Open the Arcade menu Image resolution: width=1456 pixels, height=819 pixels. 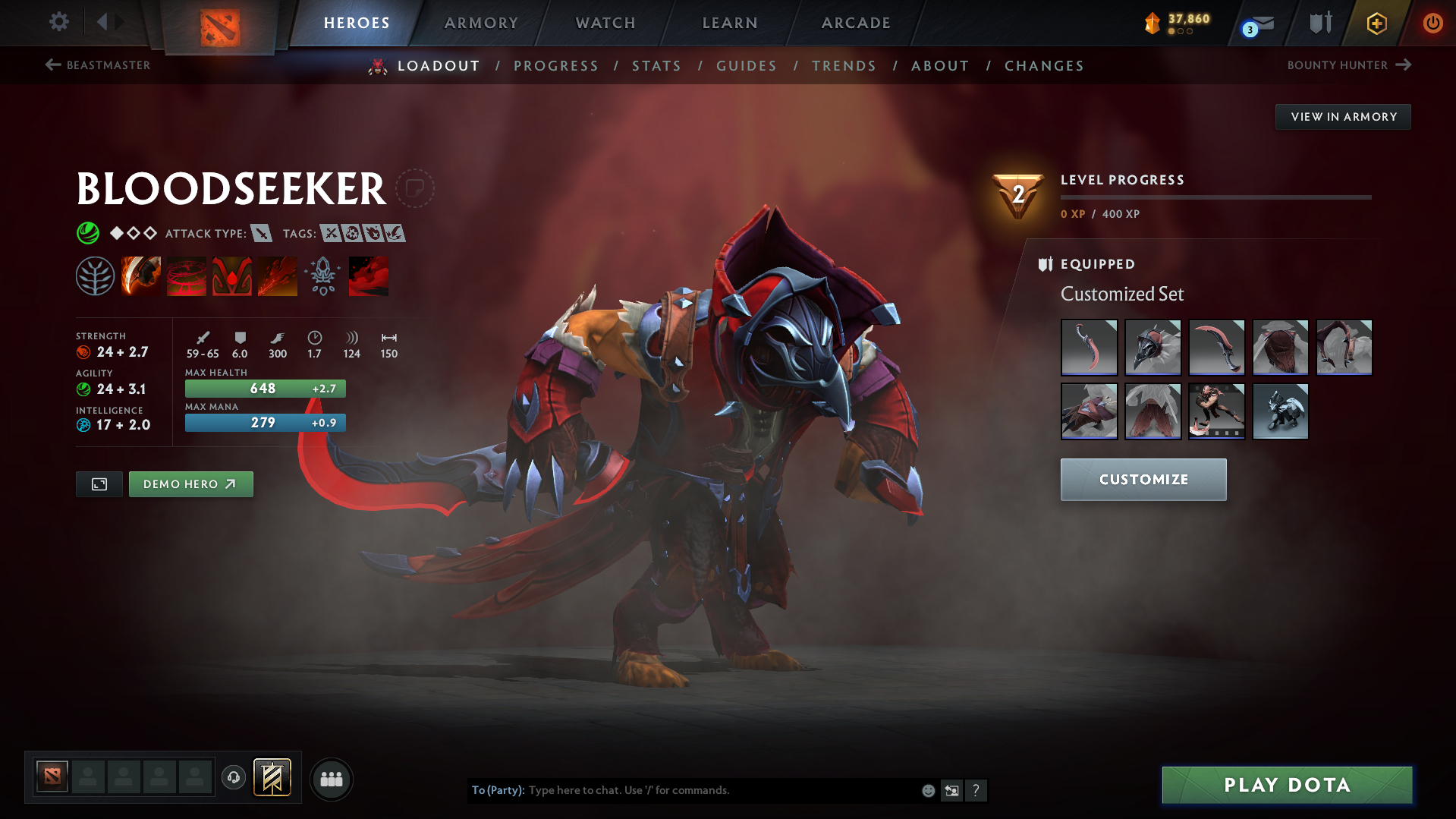[x=855, y=23]
